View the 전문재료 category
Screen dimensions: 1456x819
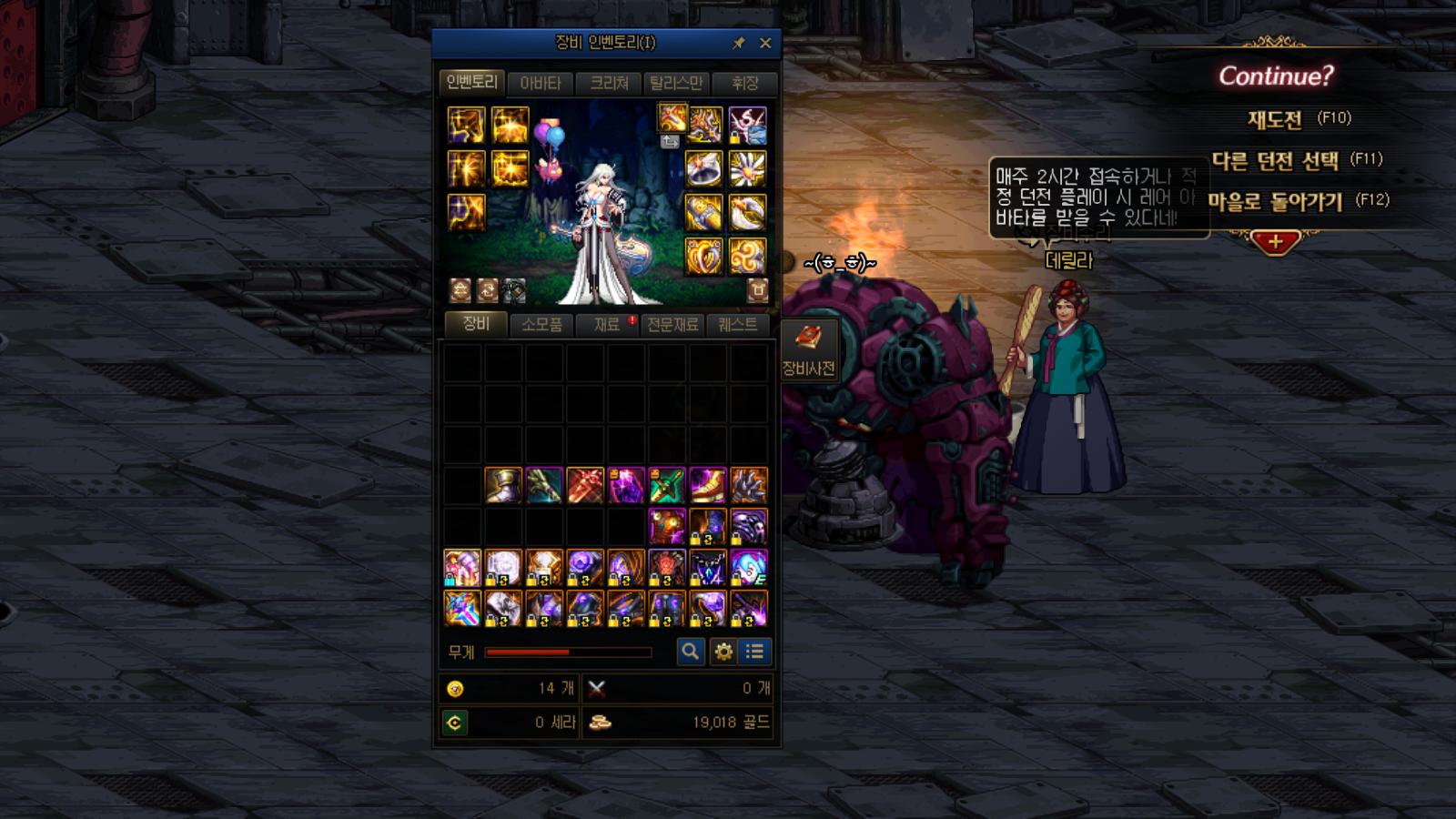(672, 325)
